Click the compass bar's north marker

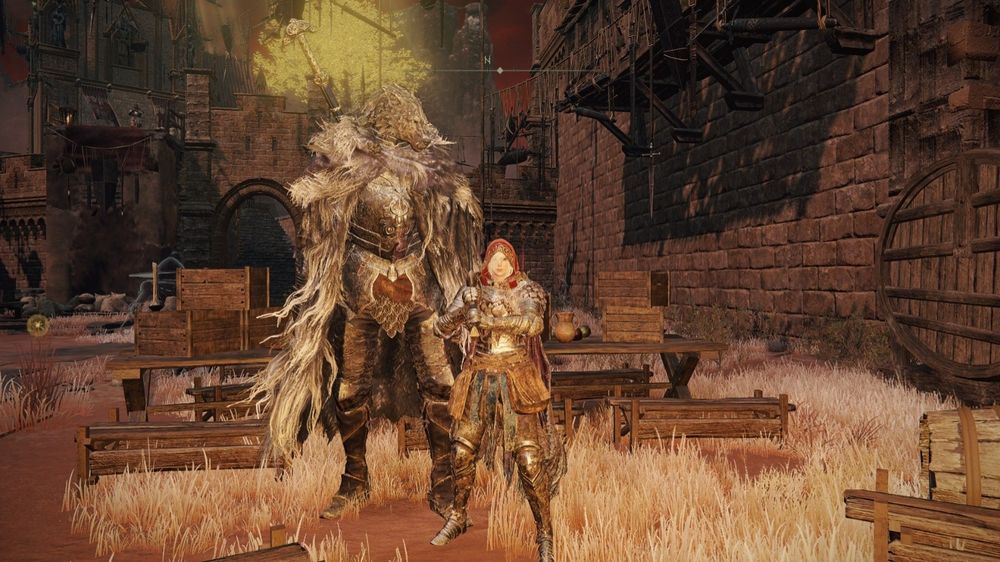click(x=486, y=61)
